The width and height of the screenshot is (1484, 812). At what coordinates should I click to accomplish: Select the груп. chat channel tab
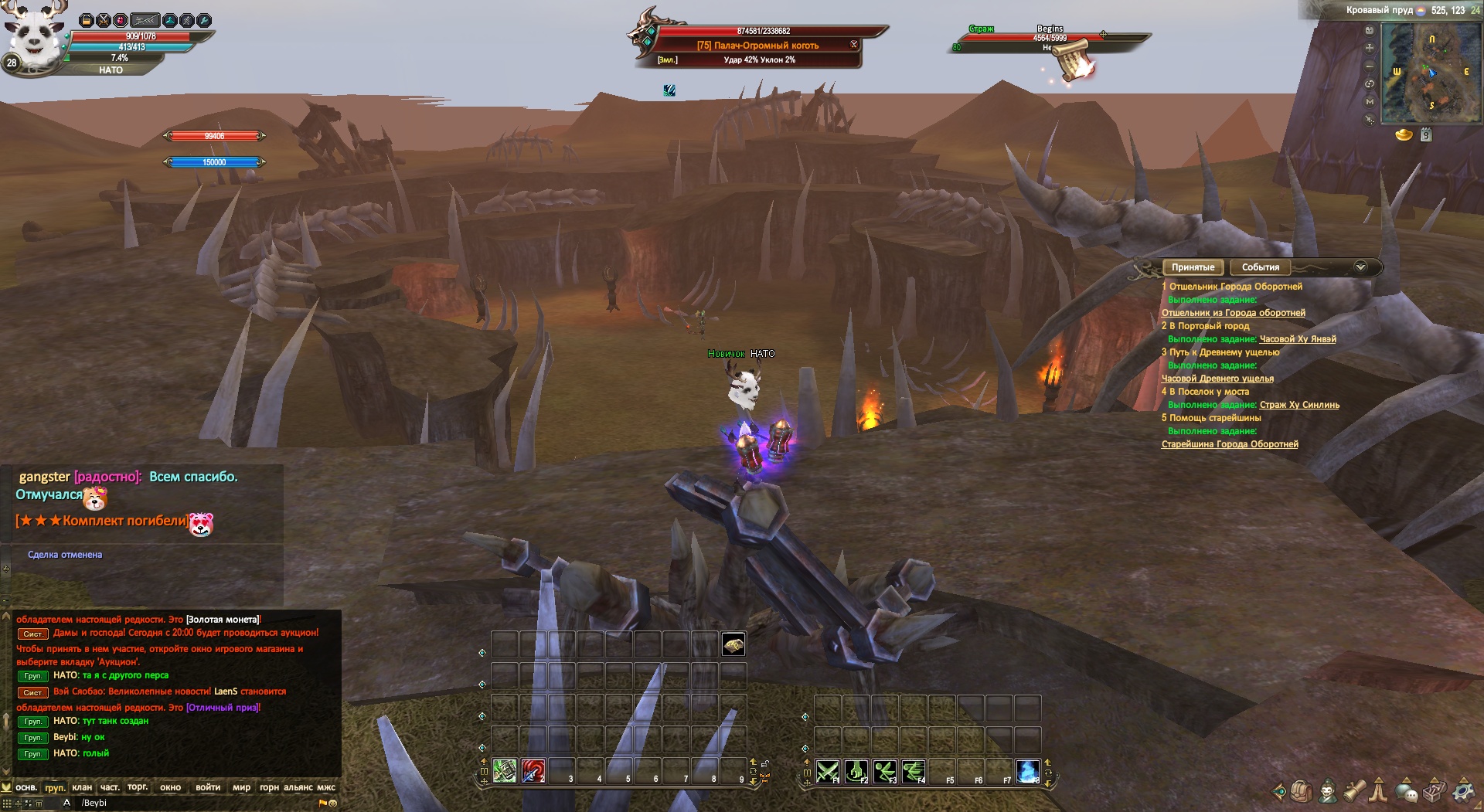[55, 787]
